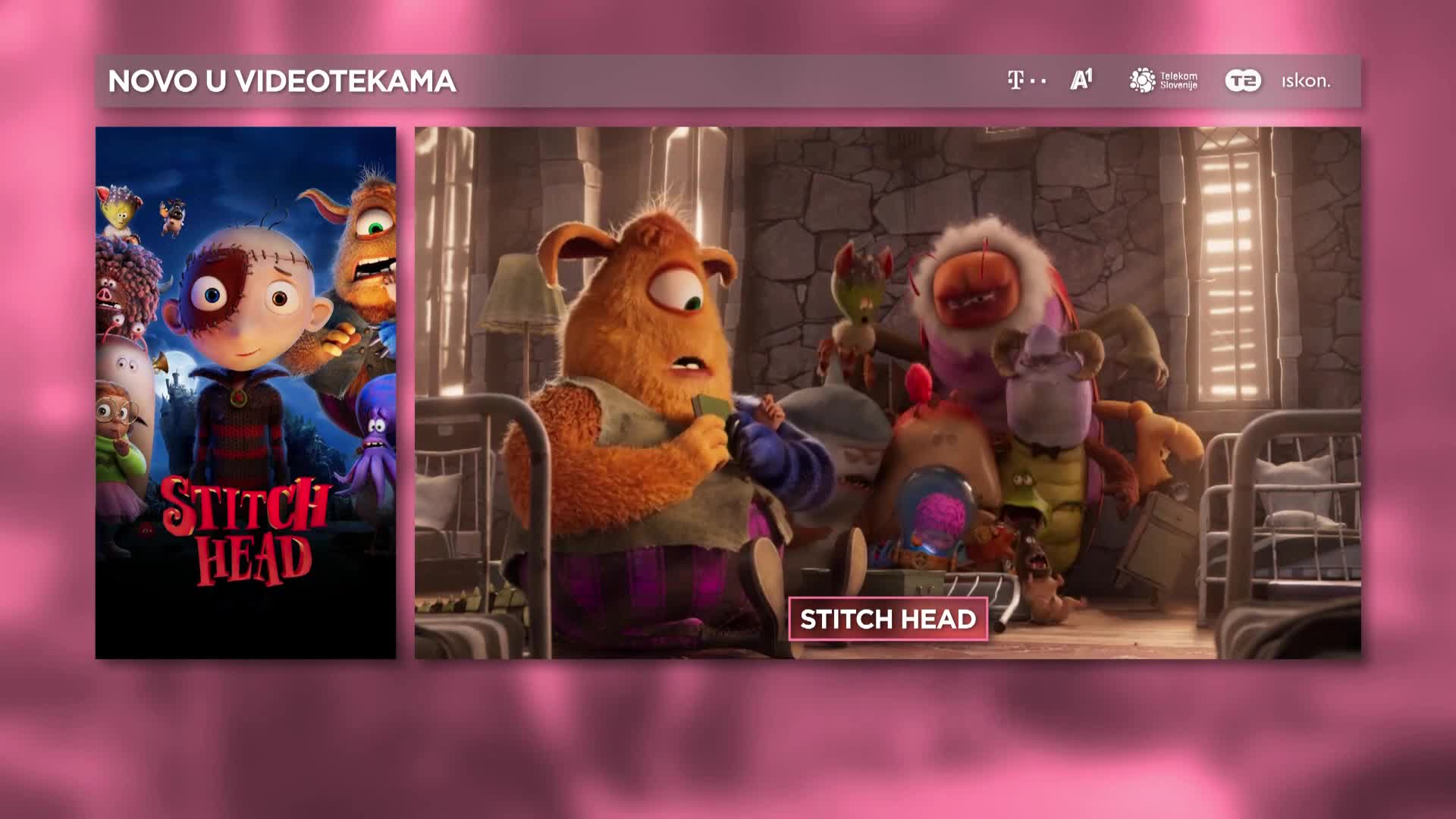Select the A1 provider logo
The height and width of the screenshot is (819, 1456).
(1081, 80)
